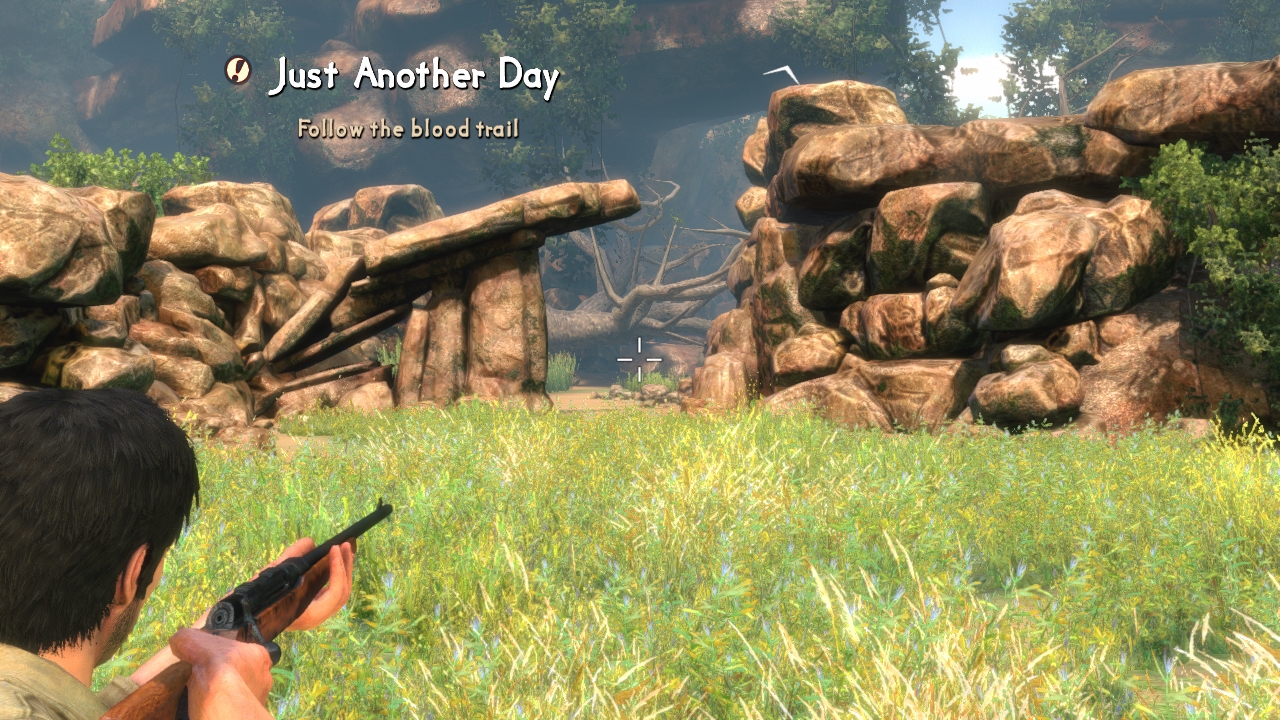1280x720 pixels.
Task: Click the quest icon beside Just Another Day
Action: tap(238, 70)
